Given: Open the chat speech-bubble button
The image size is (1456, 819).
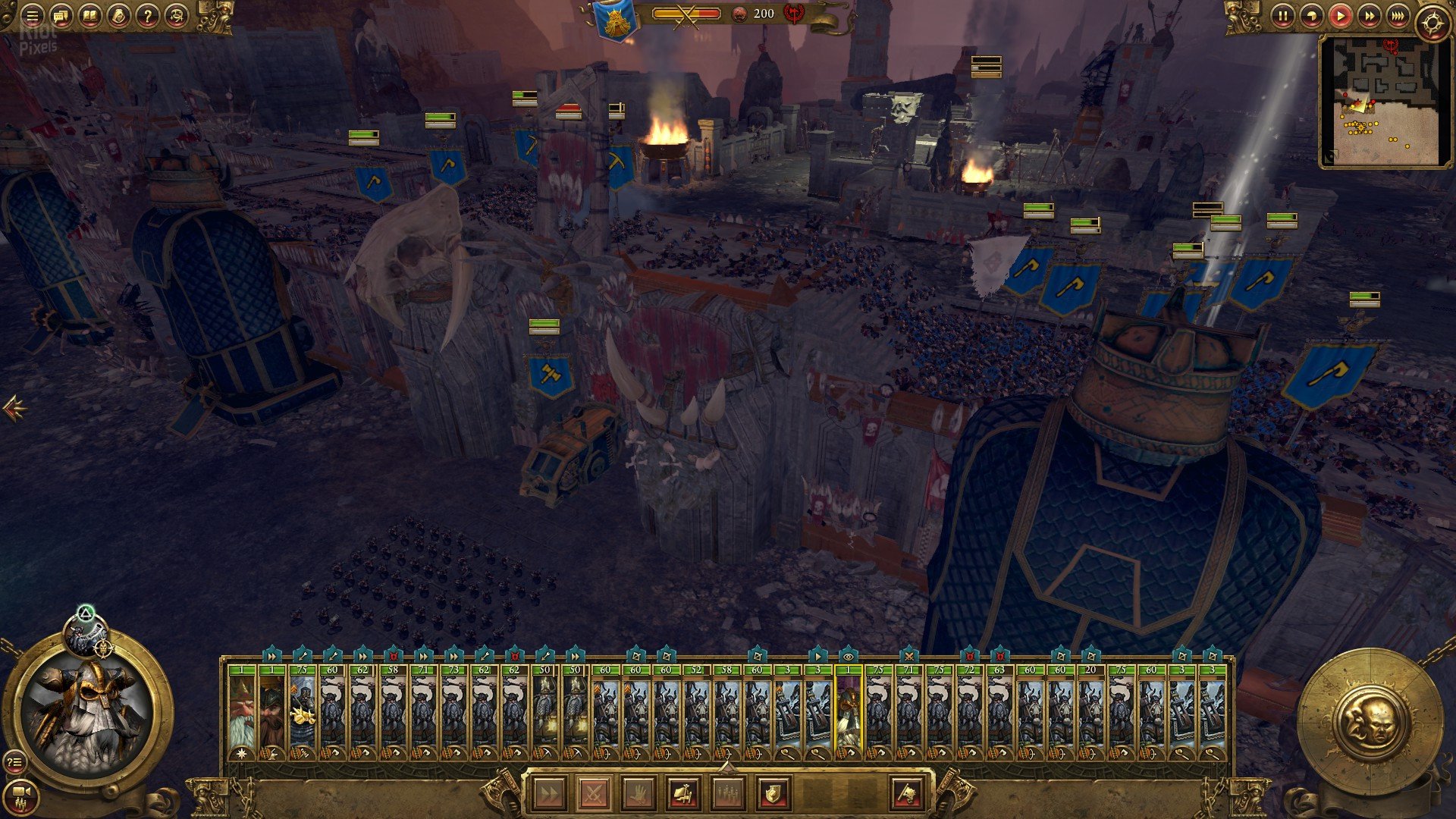Looking at the screenshot, I should 61,15.
